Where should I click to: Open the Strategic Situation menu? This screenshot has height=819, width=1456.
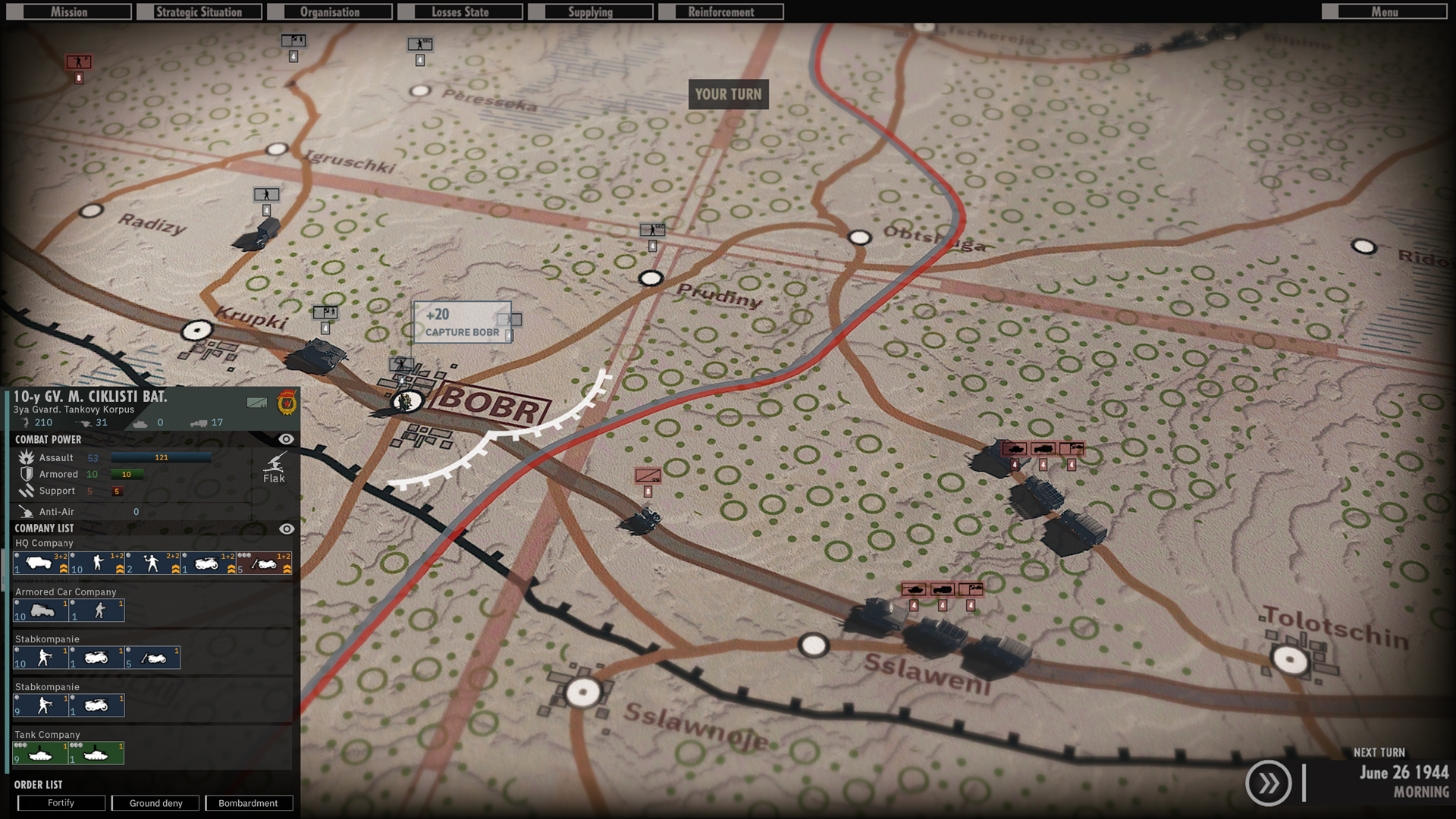click(199, 11)
